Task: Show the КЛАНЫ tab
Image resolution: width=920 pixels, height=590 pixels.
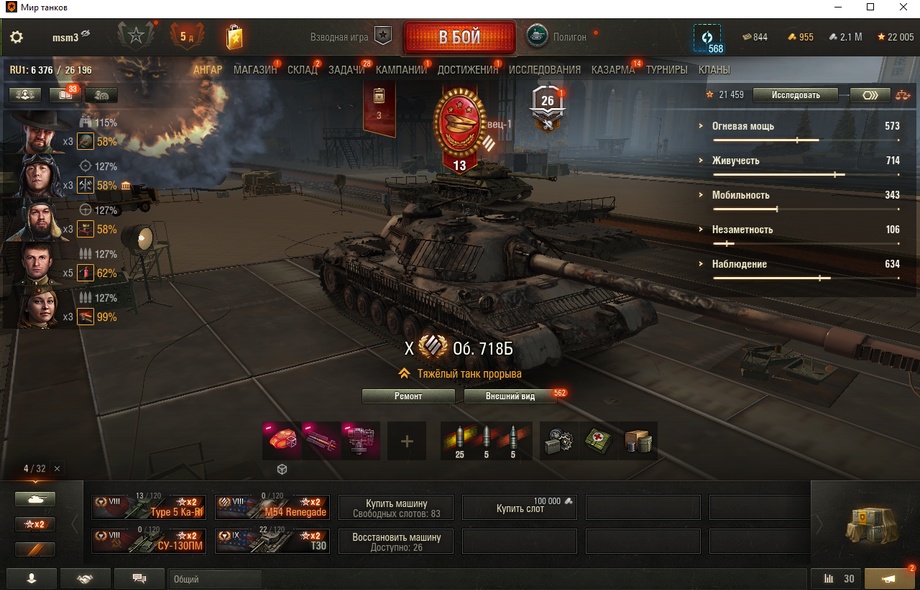Action: pos(714,70)
